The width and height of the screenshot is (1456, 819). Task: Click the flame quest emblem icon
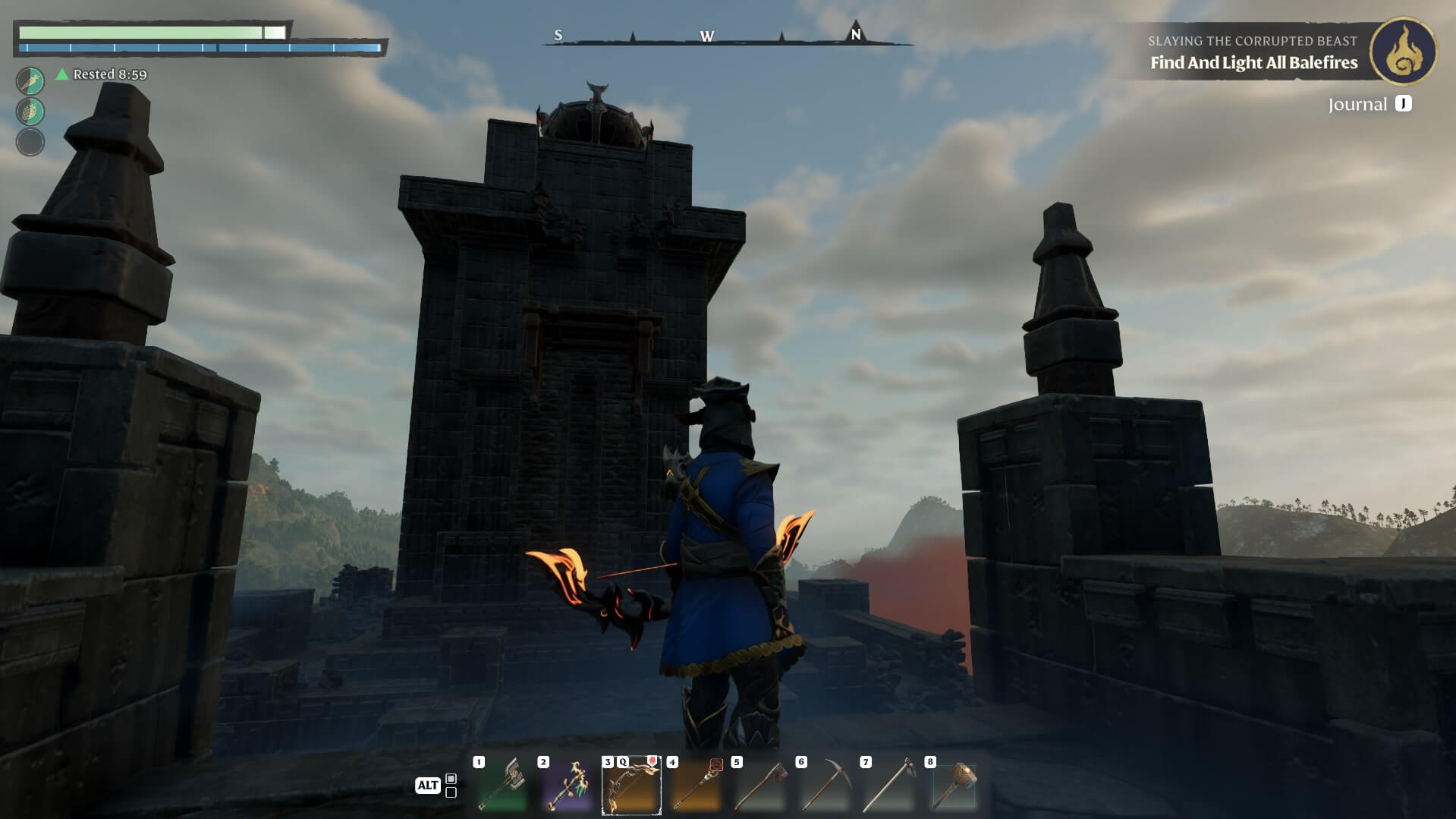point(1403,51)
